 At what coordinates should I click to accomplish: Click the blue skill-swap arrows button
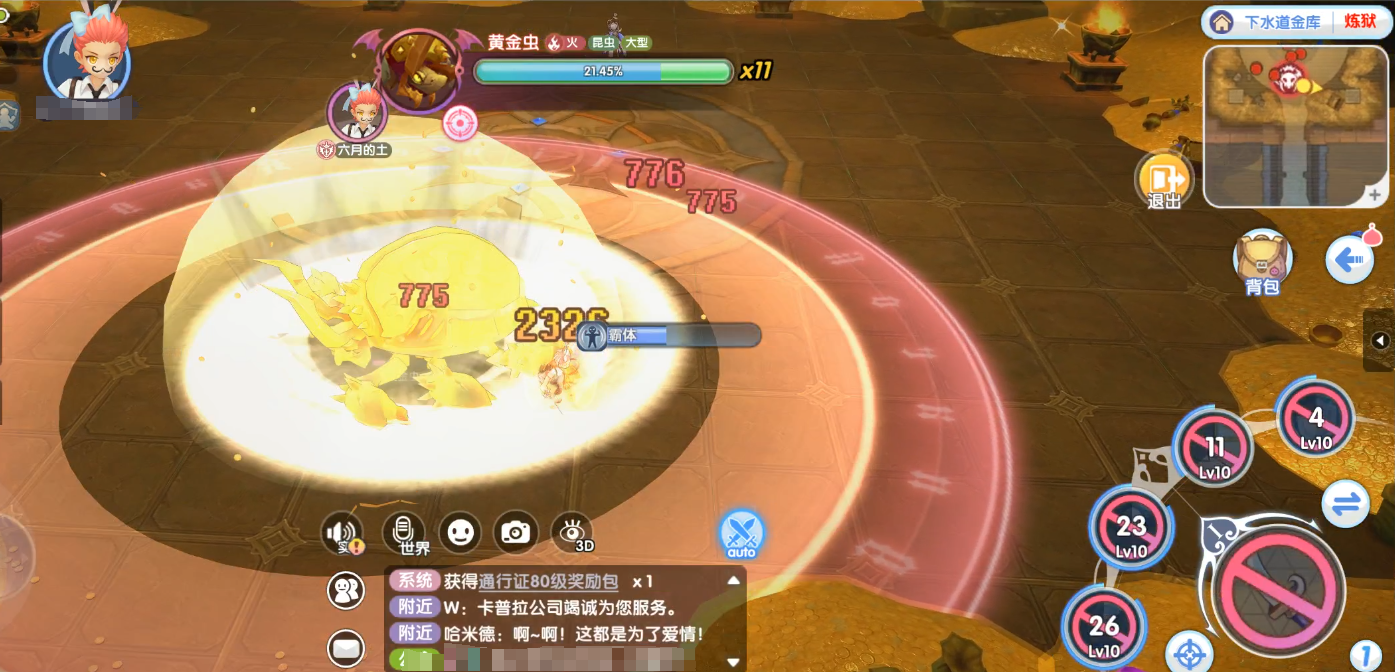[x=1345, y=503]
